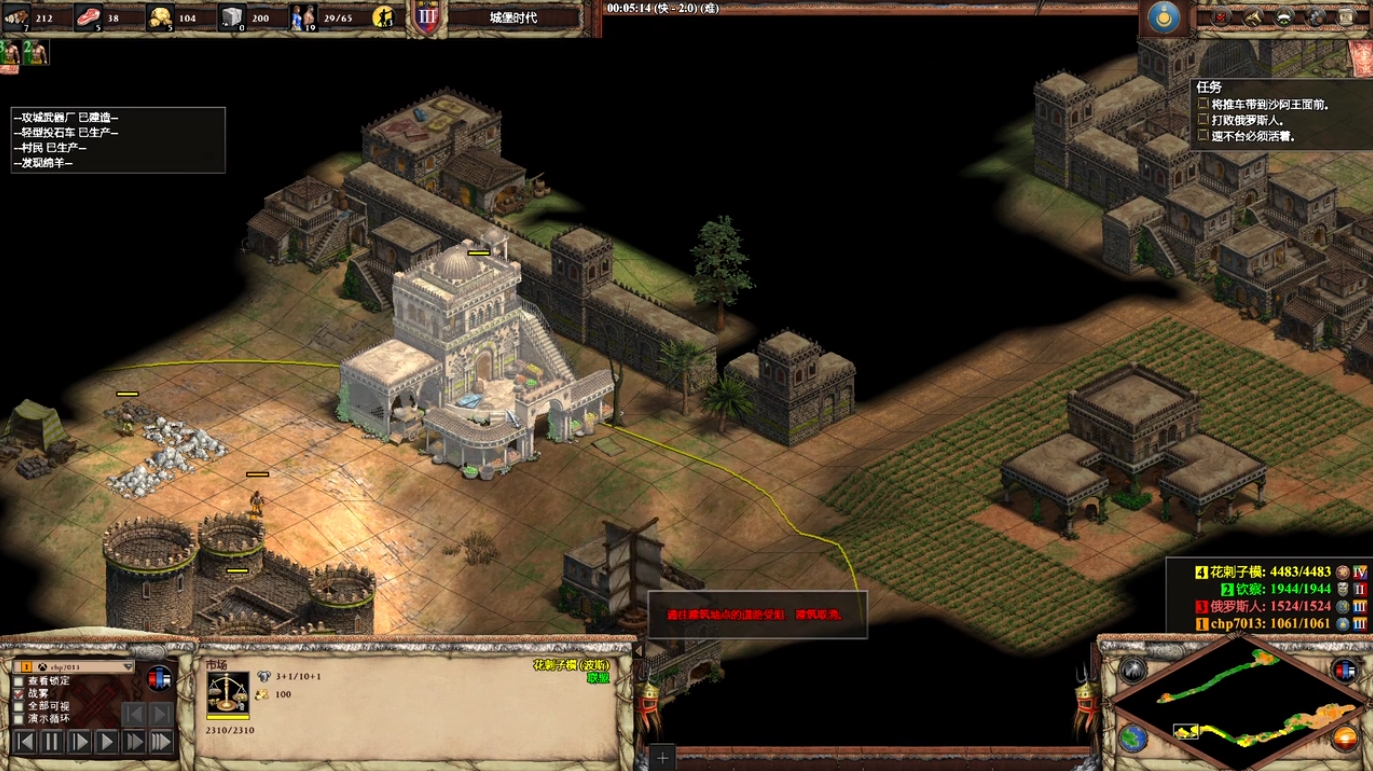
Task: Open the main menu scroll icon
Action: click(1348, 17)
